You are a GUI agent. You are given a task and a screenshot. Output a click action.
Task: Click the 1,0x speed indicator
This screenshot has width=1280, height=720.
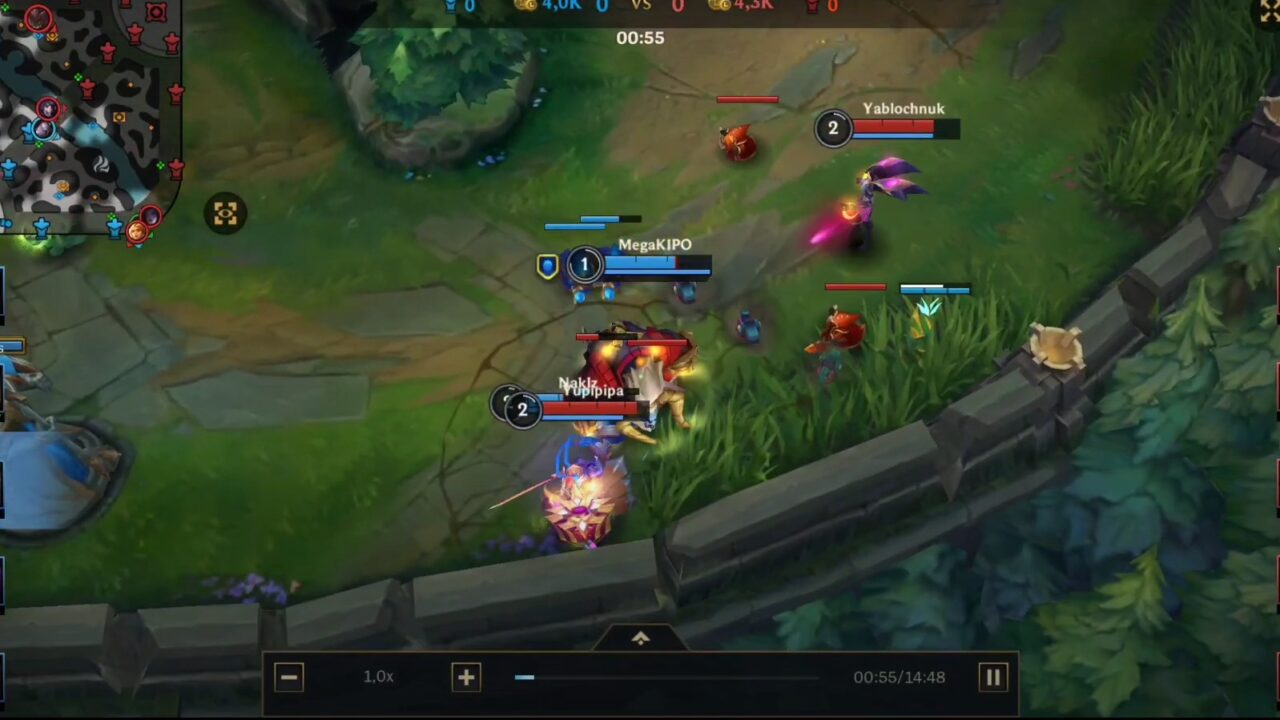[x=378, y=677]
